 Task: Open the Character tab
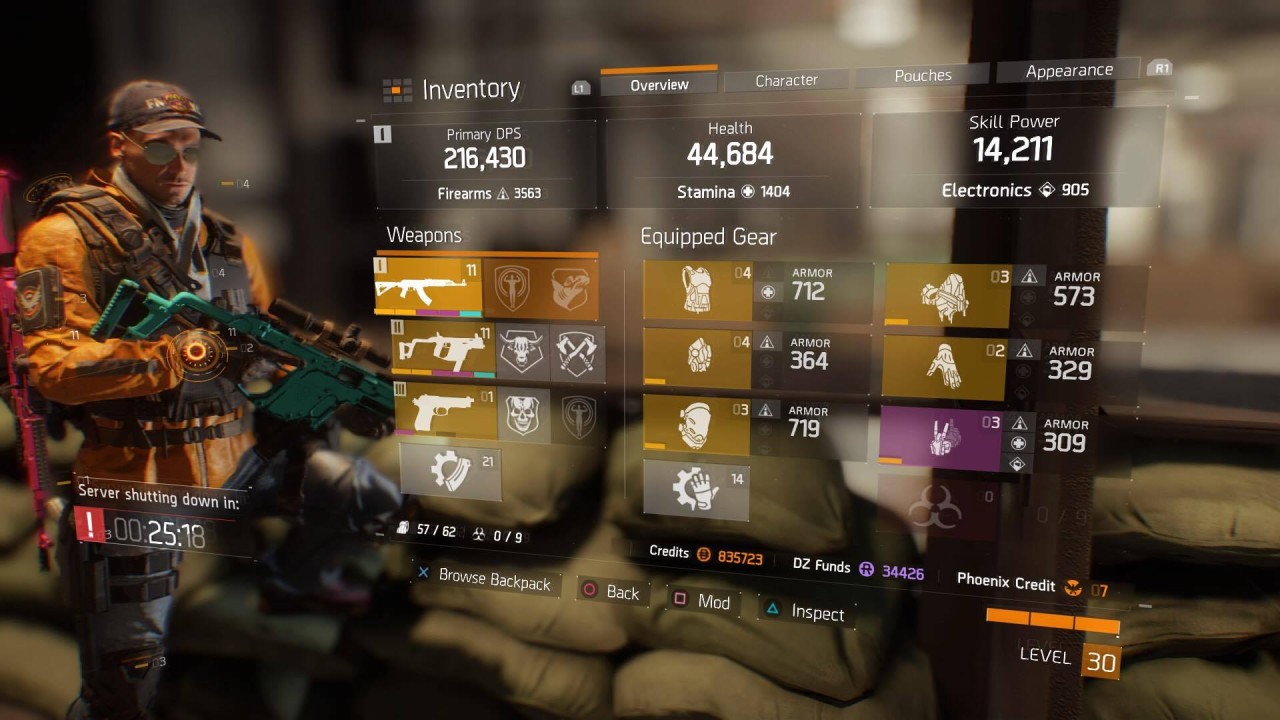(x=786, y=80)
